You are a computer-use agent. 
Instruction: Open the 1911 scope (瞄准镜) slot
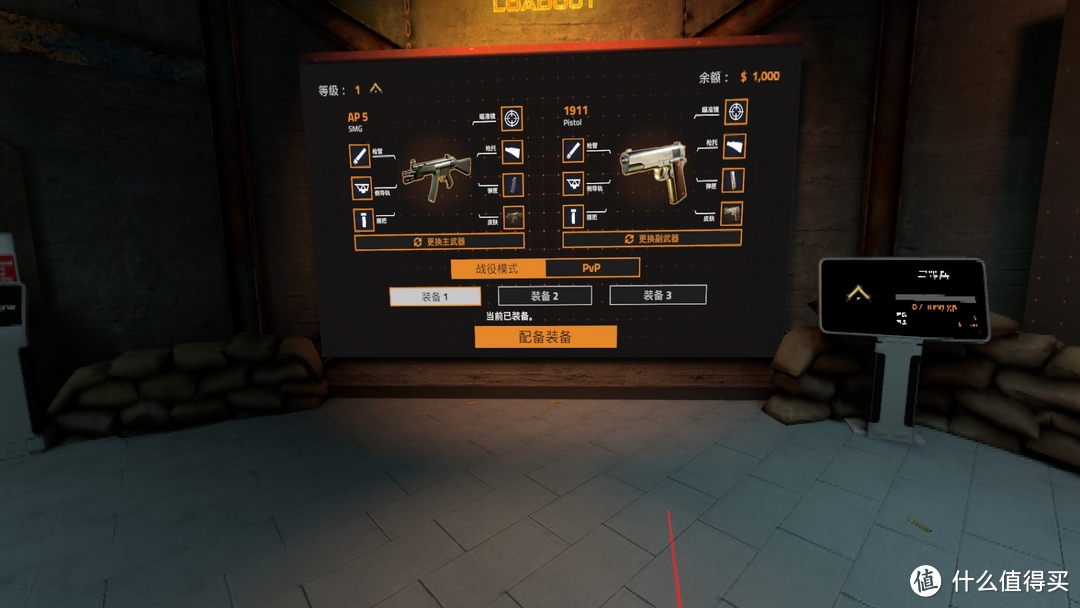[x=736, y=111]
